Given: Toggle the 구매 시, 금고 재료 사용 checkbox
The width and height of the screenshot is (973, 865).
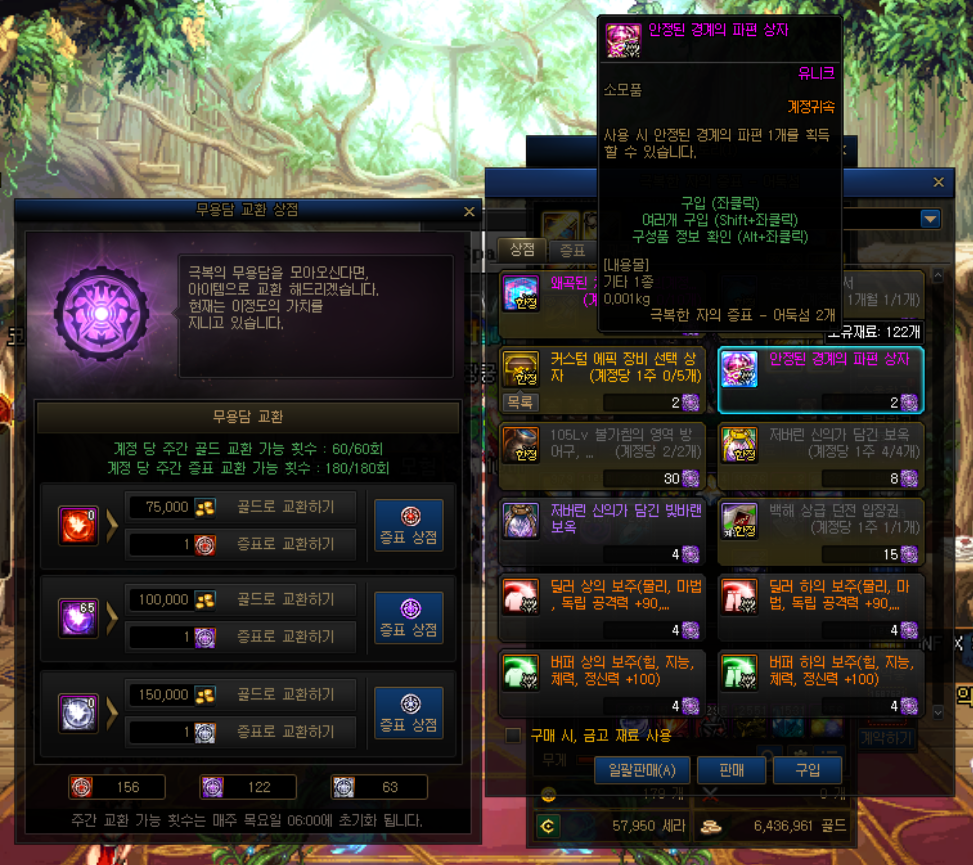Looking at the screenshot, I should tap(513, 736).
